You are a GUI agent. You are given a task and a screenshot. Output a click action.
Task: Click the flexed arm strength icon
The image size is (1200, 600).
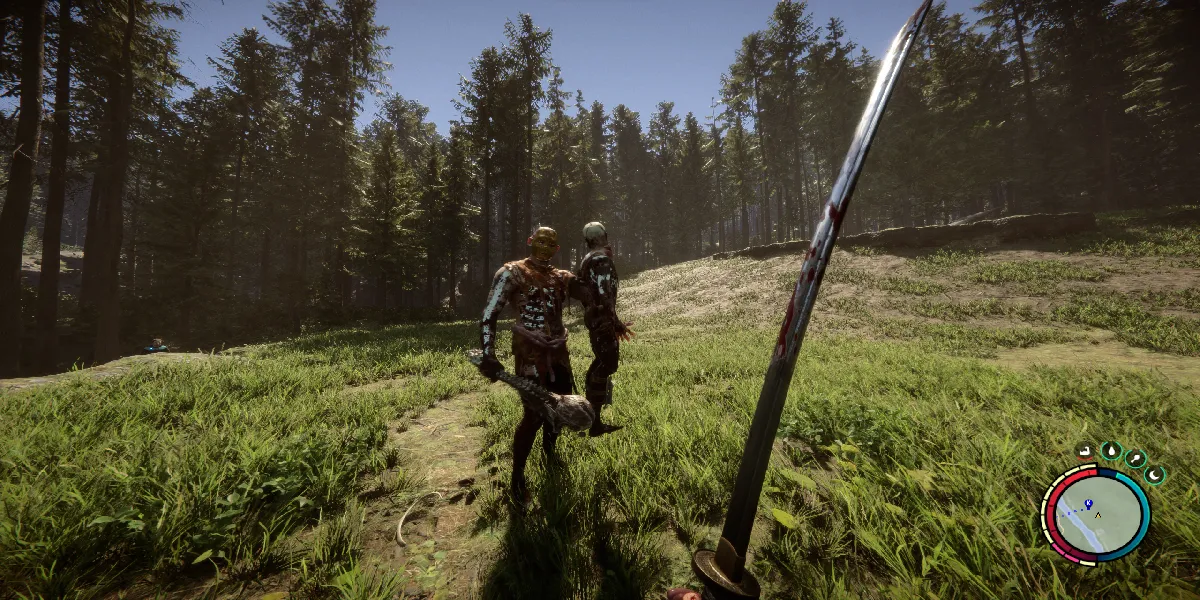[x=1086, y=451]
